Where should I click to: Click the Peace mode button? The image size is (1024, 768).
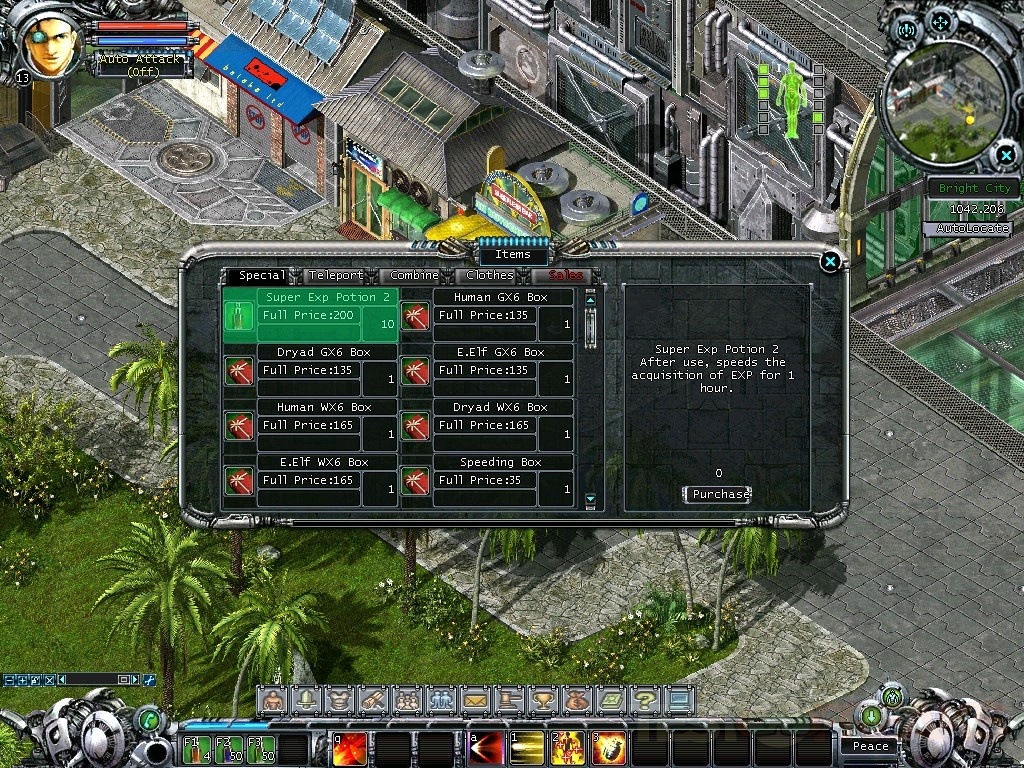click(x=870, y=746)
